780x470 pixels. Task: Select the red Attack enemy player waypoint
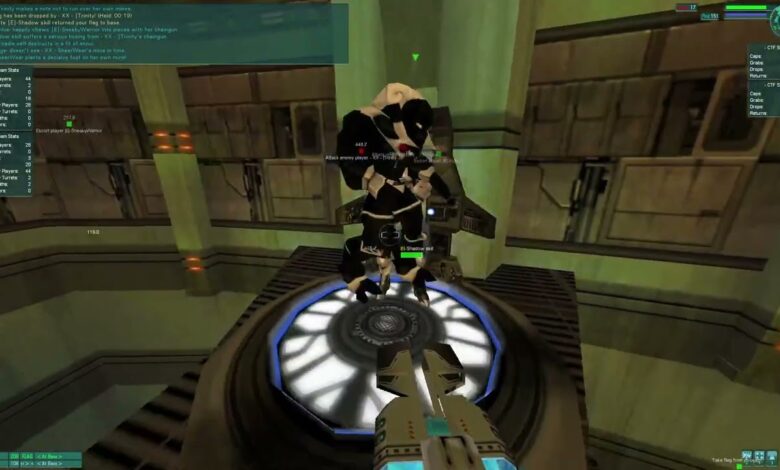[361, 151]
